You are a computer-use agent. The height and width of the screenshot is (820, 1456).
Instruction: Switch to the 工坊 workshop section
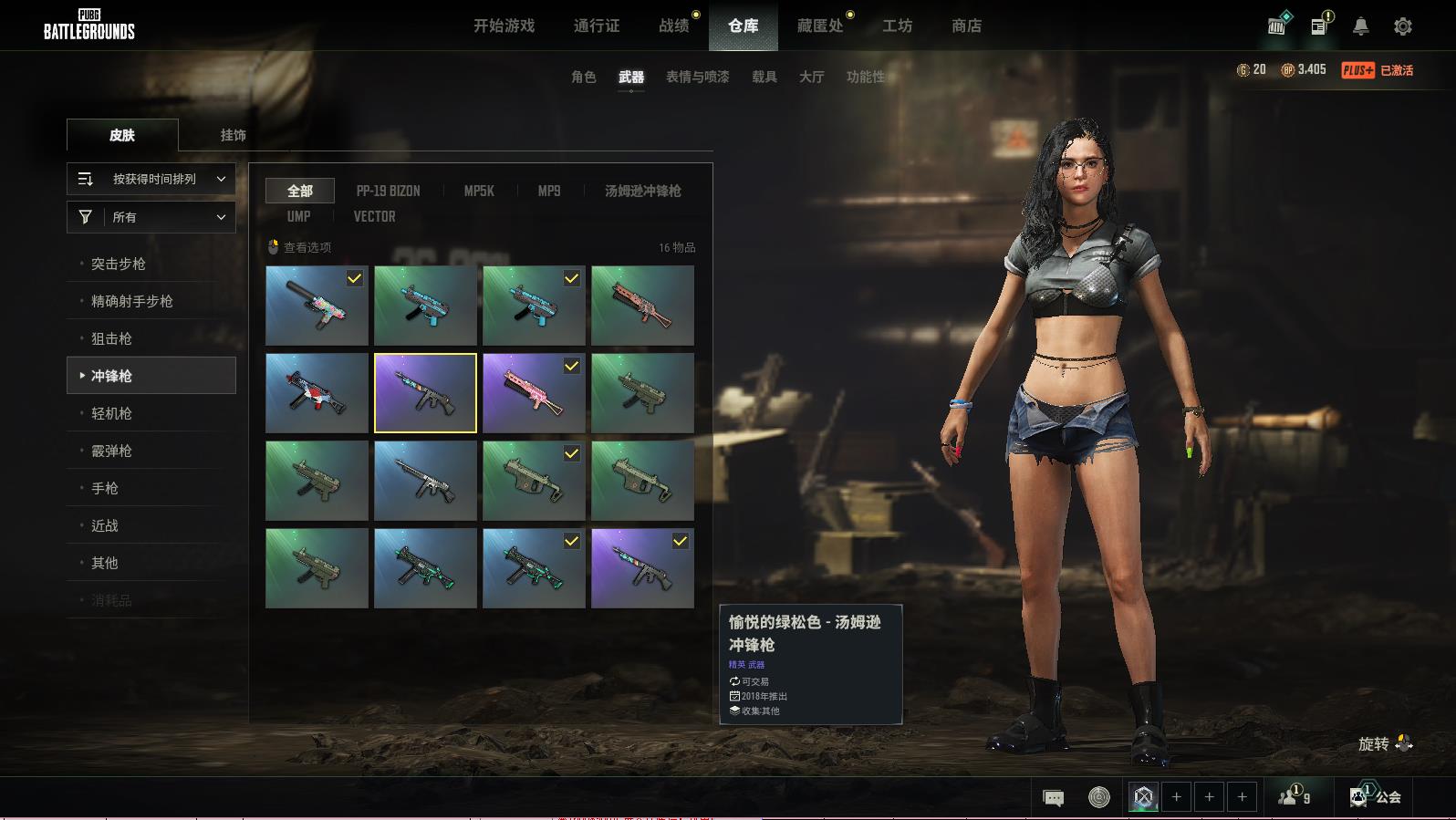pyautogui.click(x=897, y=26)
